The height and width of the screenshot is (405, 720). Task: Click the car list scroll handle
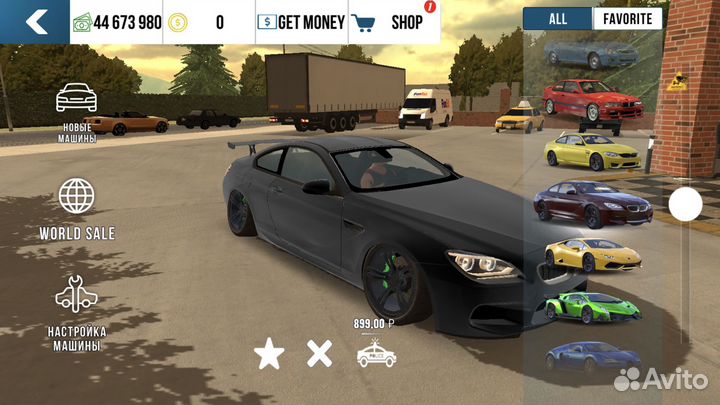click(685, 204)
